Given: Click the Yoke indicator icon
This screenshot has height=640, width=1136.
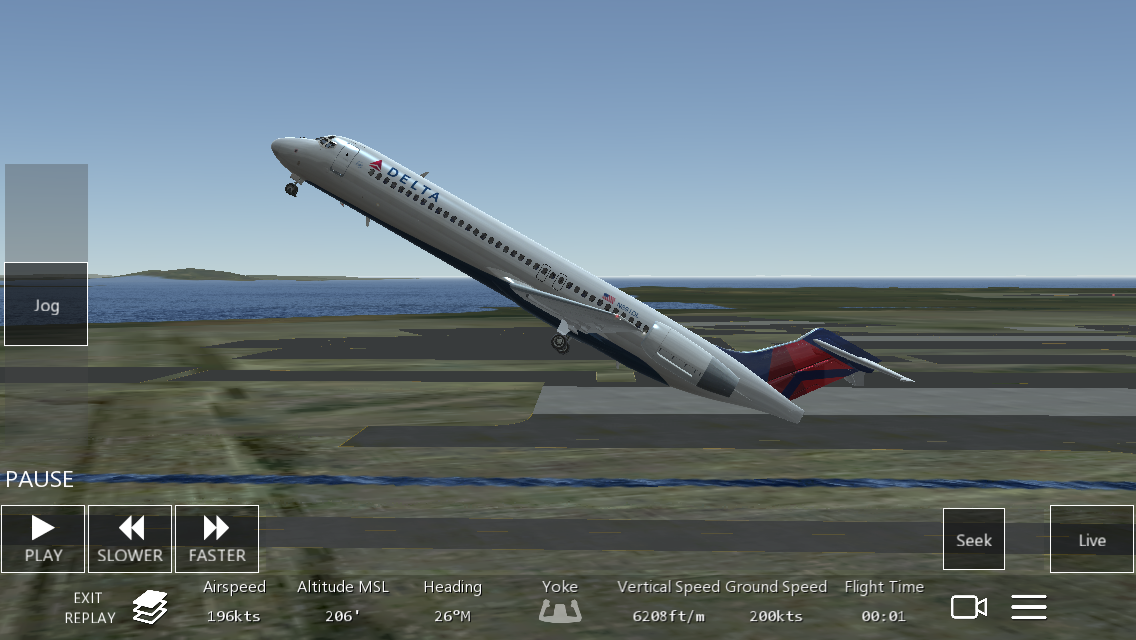Looking at the screenshot, I should 560,608.
